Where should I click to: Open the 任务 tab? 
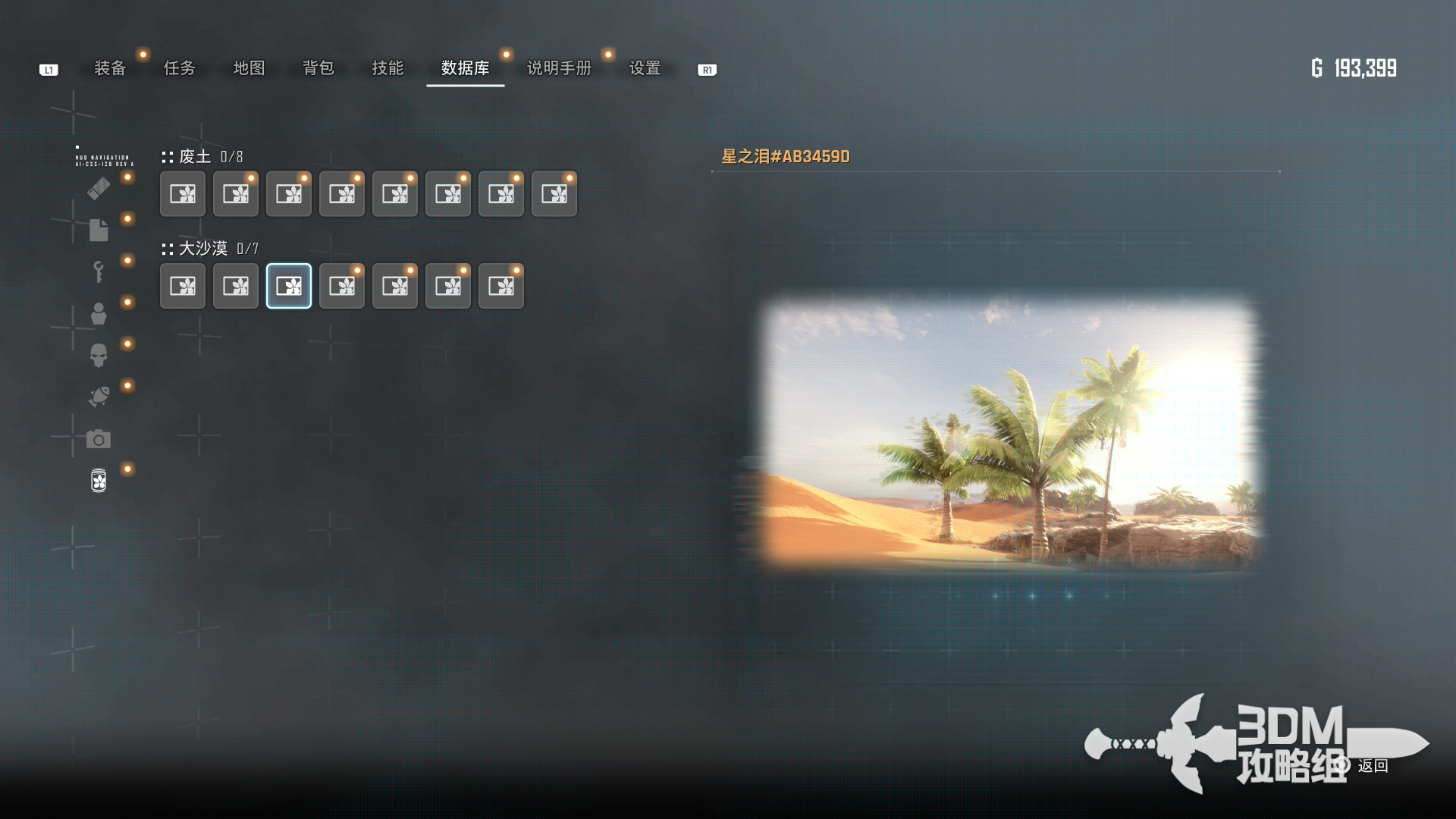(x=180, y=68)
